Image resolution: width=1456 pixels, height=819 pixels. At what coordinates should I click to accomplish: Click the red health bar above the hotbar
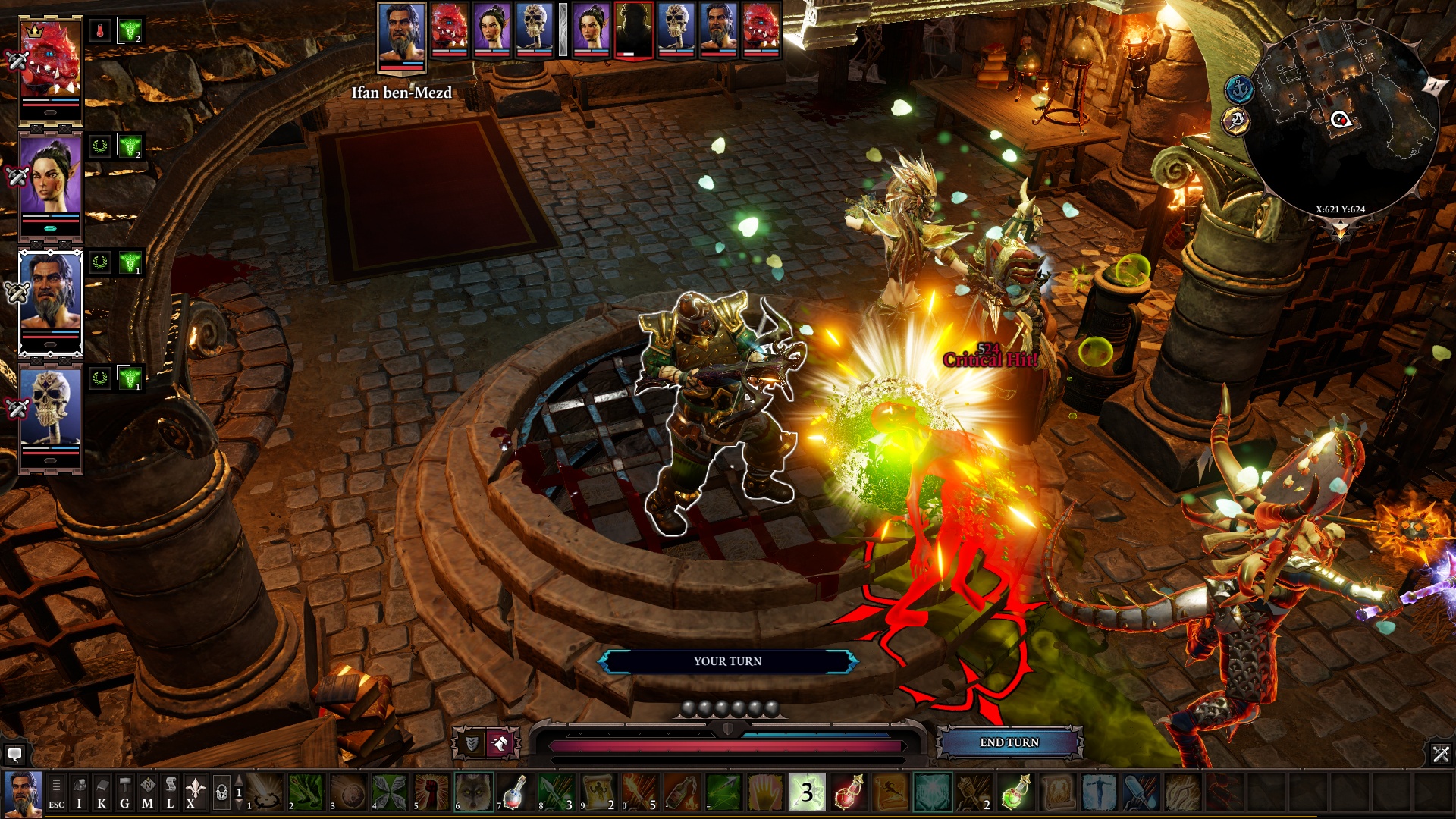click(x=728, y=746)
